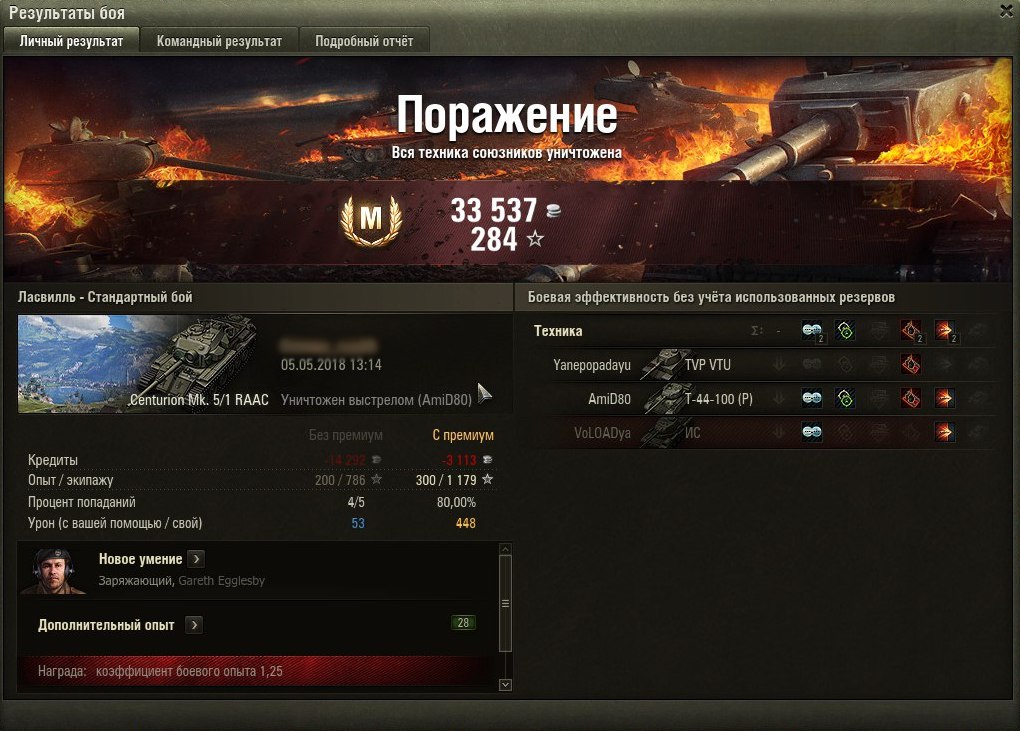Click the scroll-down arrow of the rewards list
Image resolution: width=1020 pixels, height=731 pixels.
504,685
